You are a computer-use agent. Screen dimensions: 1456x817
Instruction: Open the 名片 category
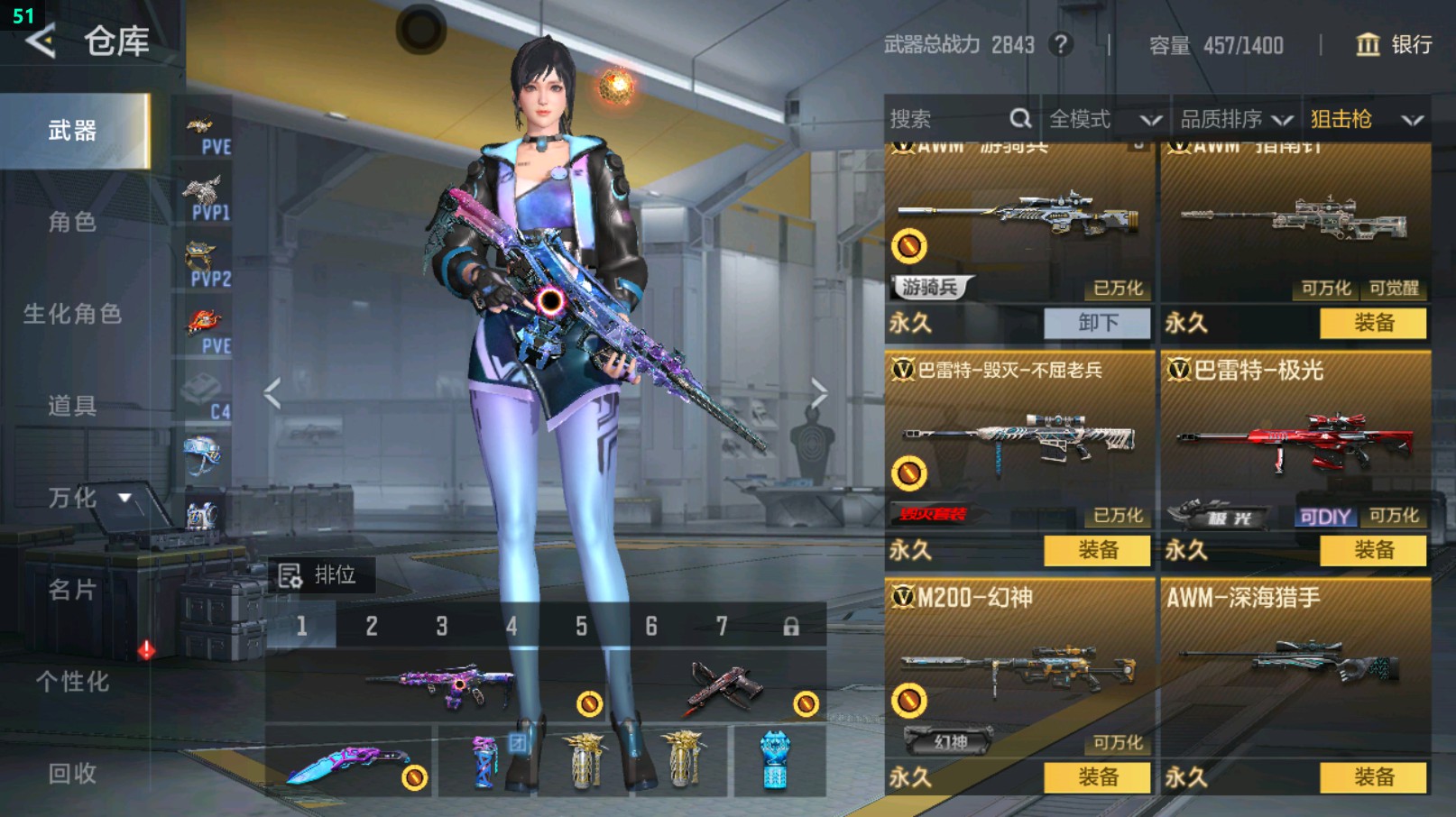pyautogui.click(x=72, y=590)
